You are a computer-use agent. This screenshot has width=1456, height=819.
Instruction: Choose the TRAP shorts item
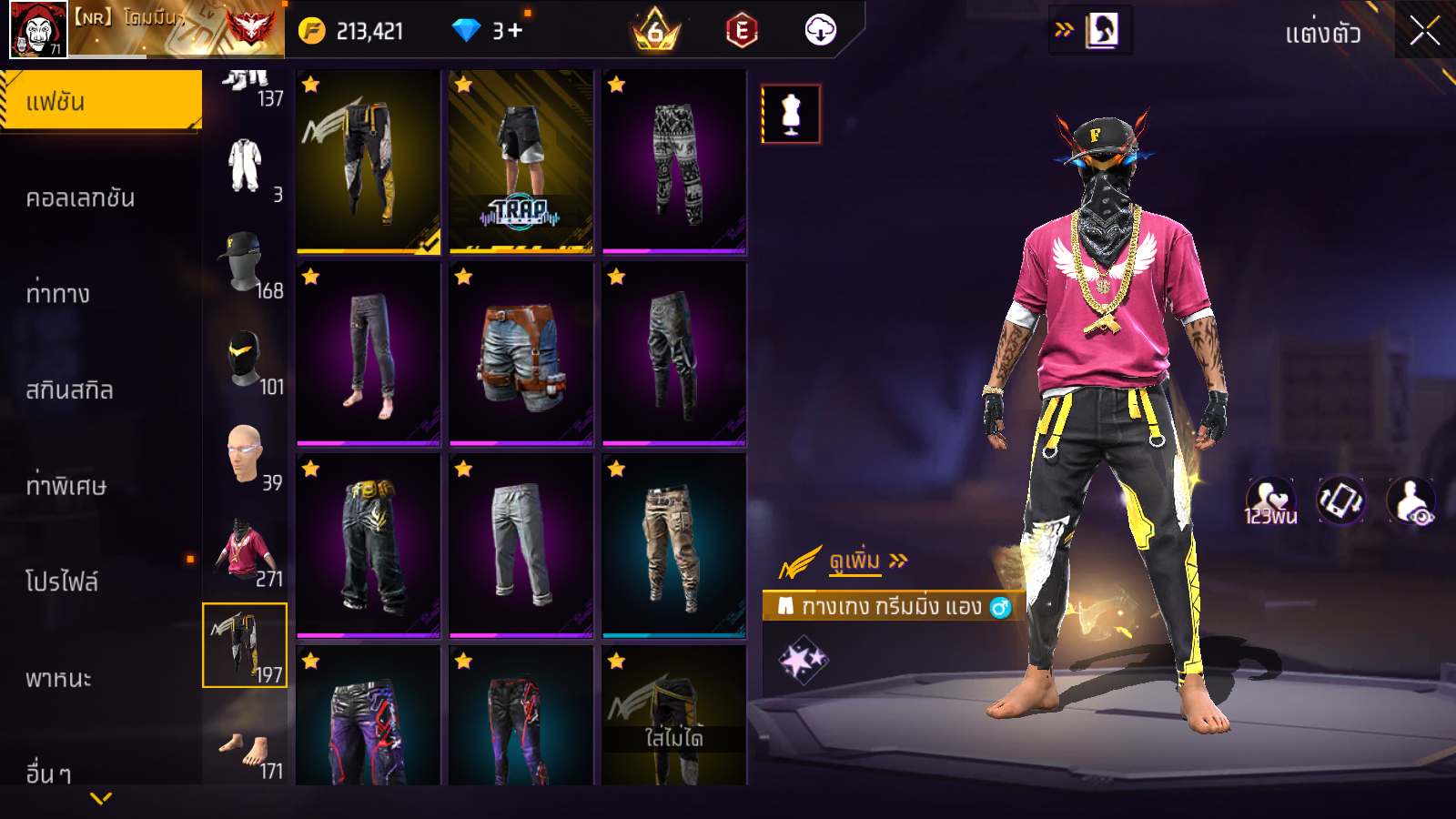click(521, 161)
